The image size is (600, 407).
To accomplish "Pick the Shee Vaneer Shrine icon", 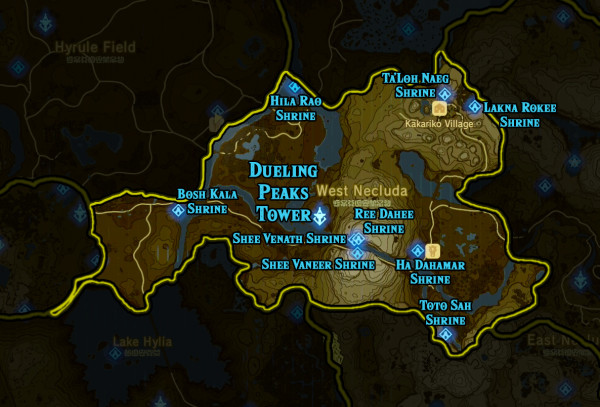I will [356, 254].
